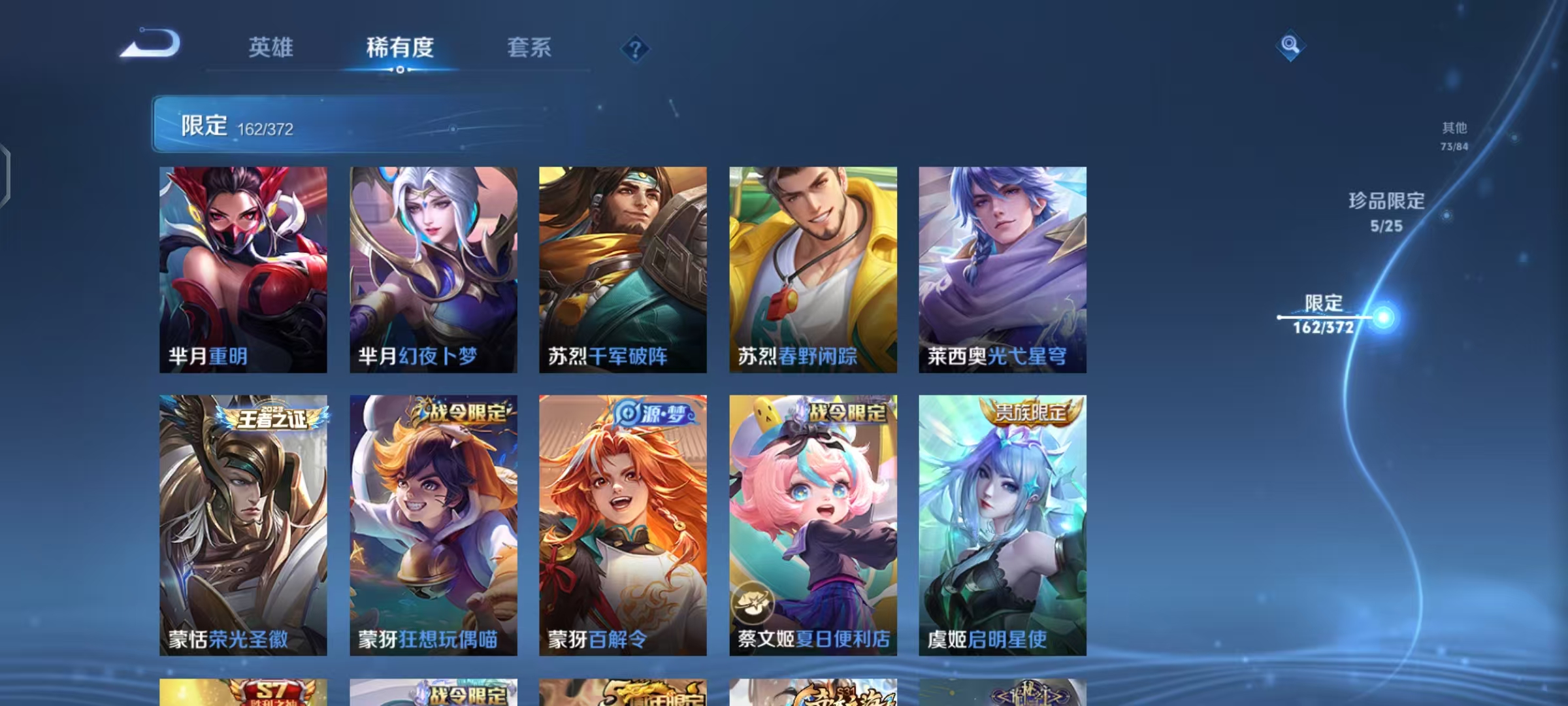Image resolution: width=1568 pixels, height=706 pixels.
Task: Select the 稀有度 tab
Action: [401, 48]
